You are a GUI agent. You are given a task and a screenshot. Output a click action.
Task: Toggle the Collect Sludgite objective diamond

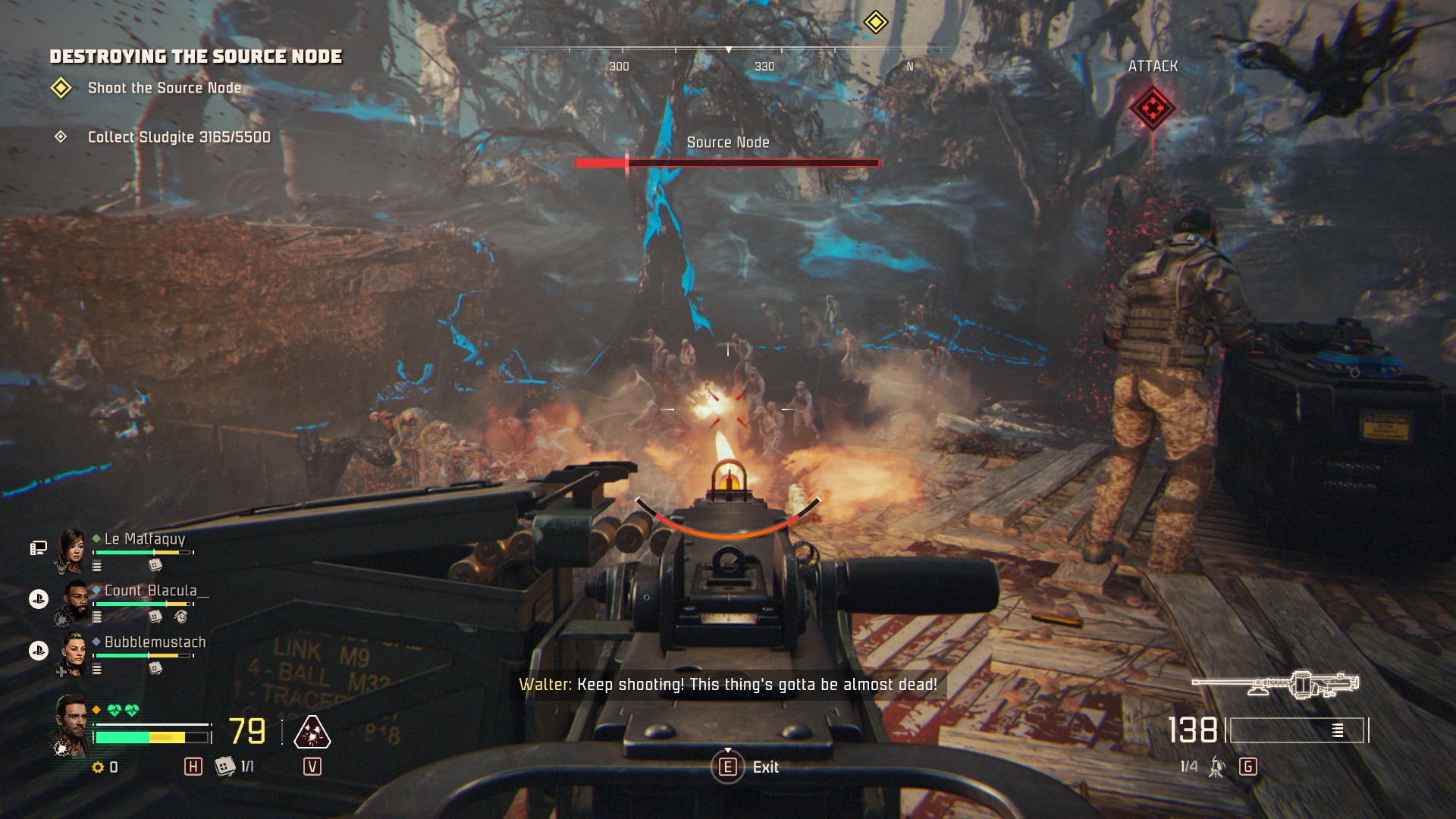click(x=62, y=137)
